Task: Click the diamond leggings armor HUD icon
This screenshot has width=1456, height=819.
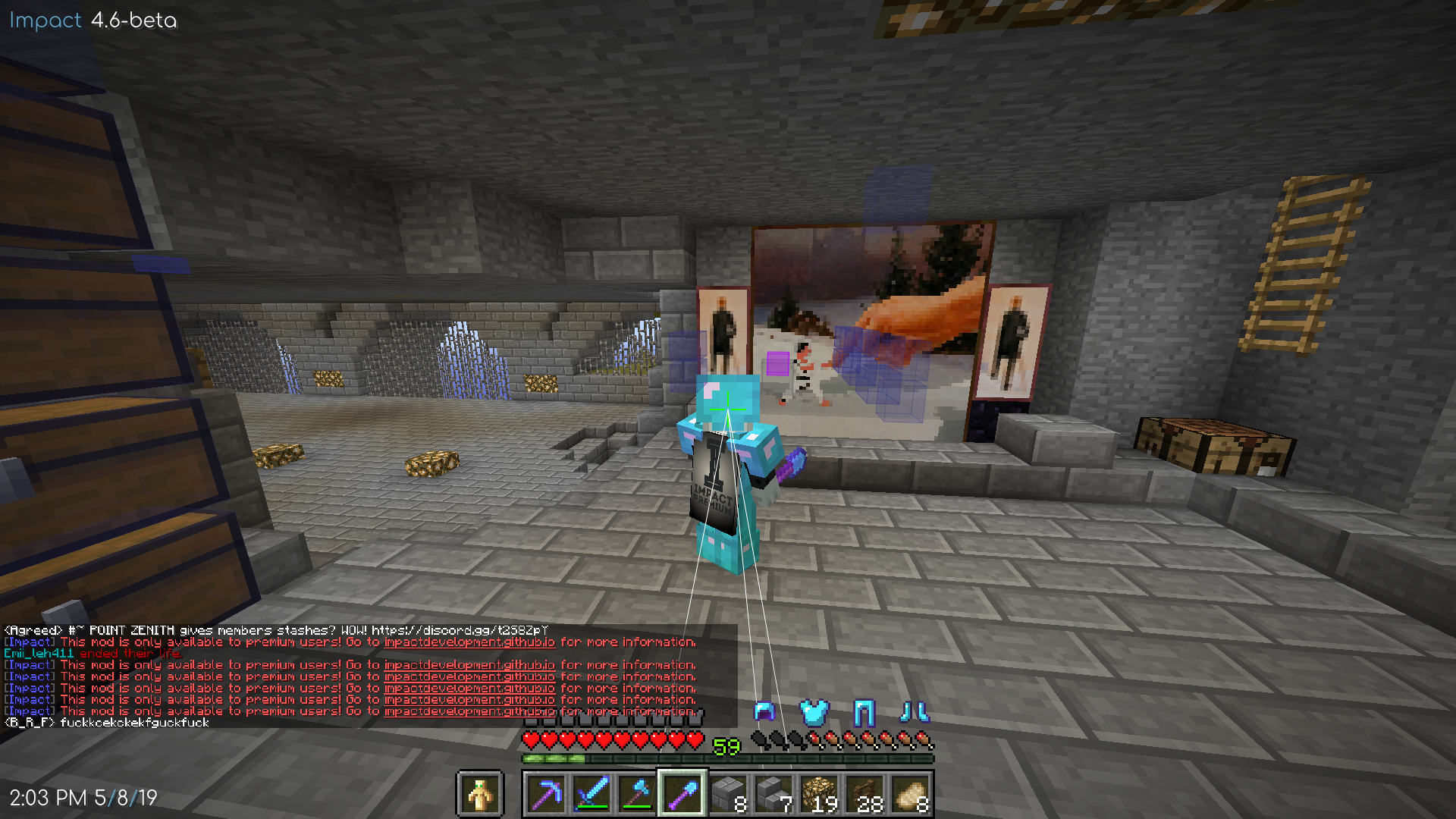Action: click(865, 713)
